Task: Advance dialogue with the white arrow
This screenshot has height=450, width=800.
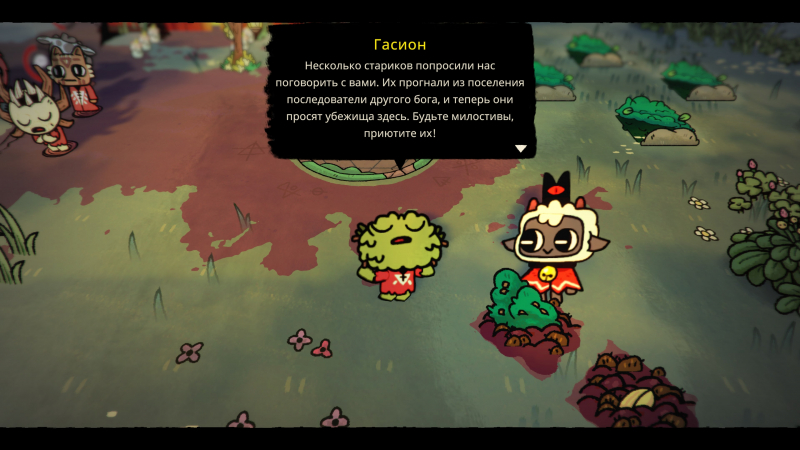Action: coord(520,148)
